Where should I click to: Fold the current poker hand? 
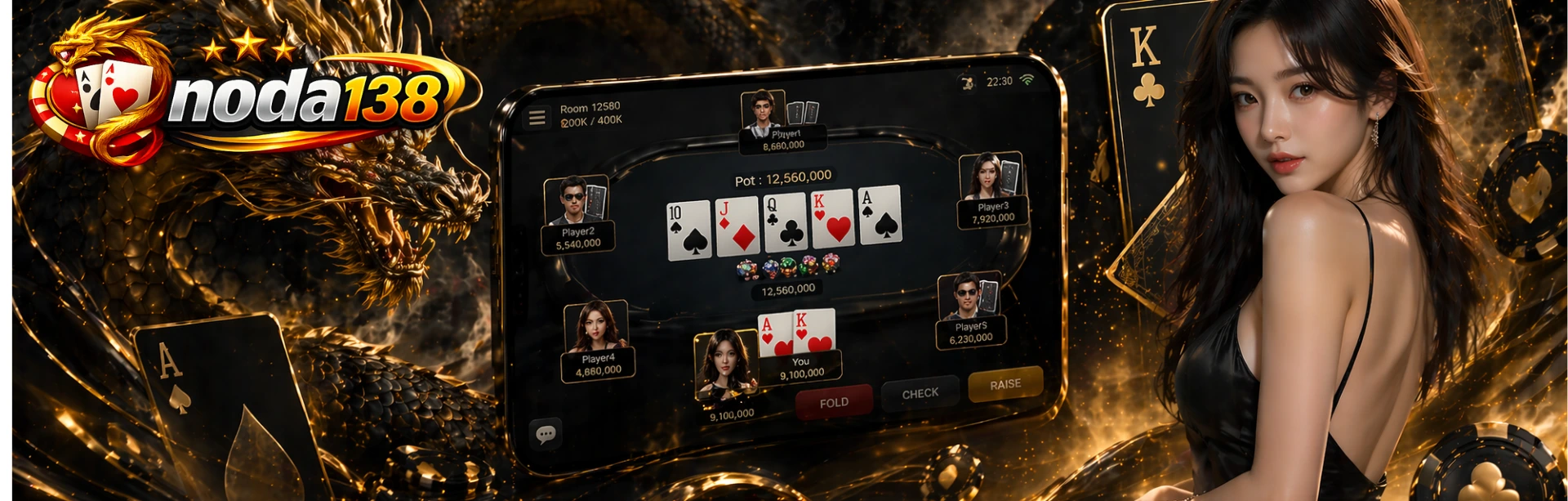(x=834, y=402)
